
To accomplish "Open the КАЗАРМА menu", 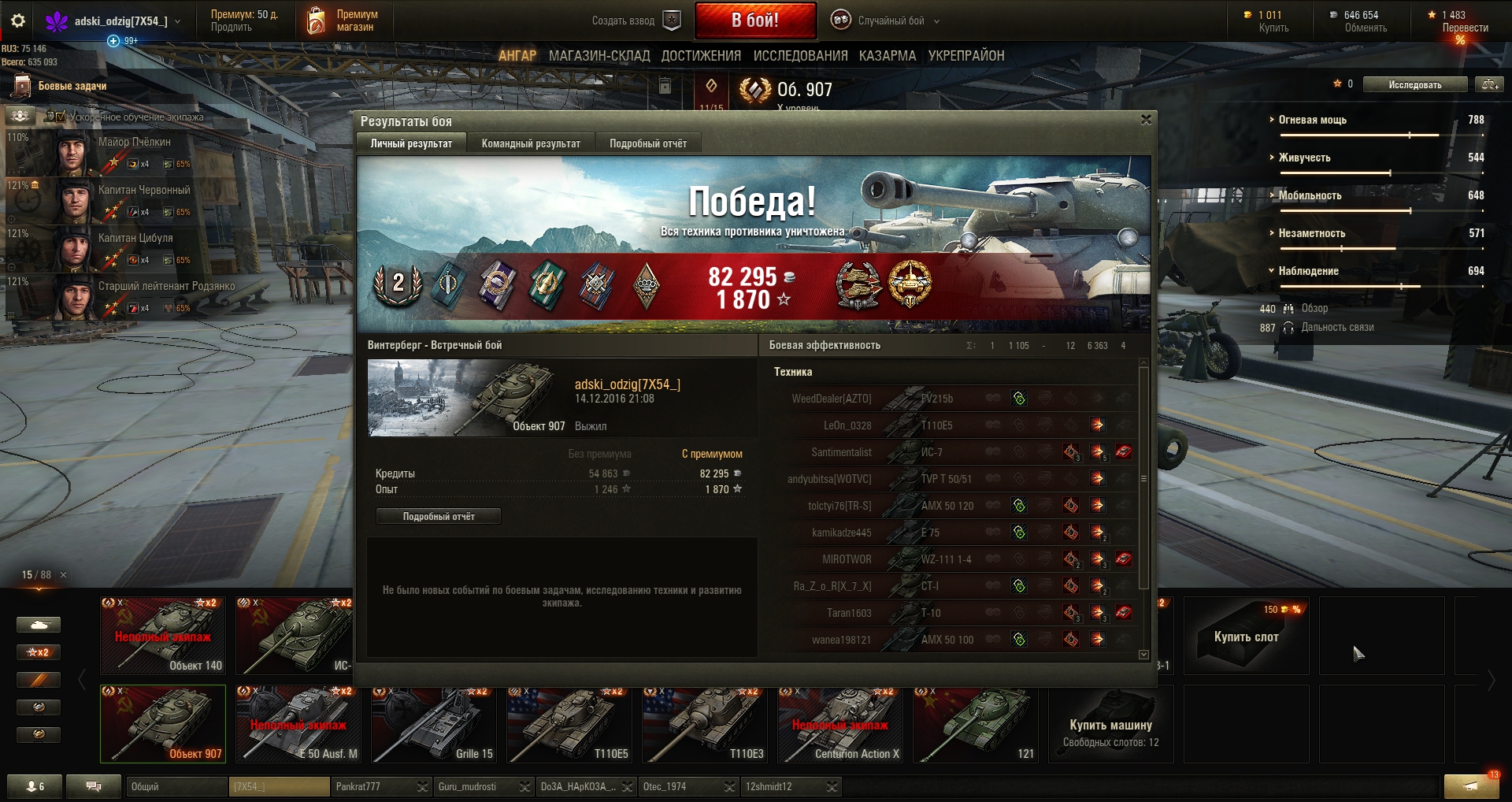I will pos(888,56).
